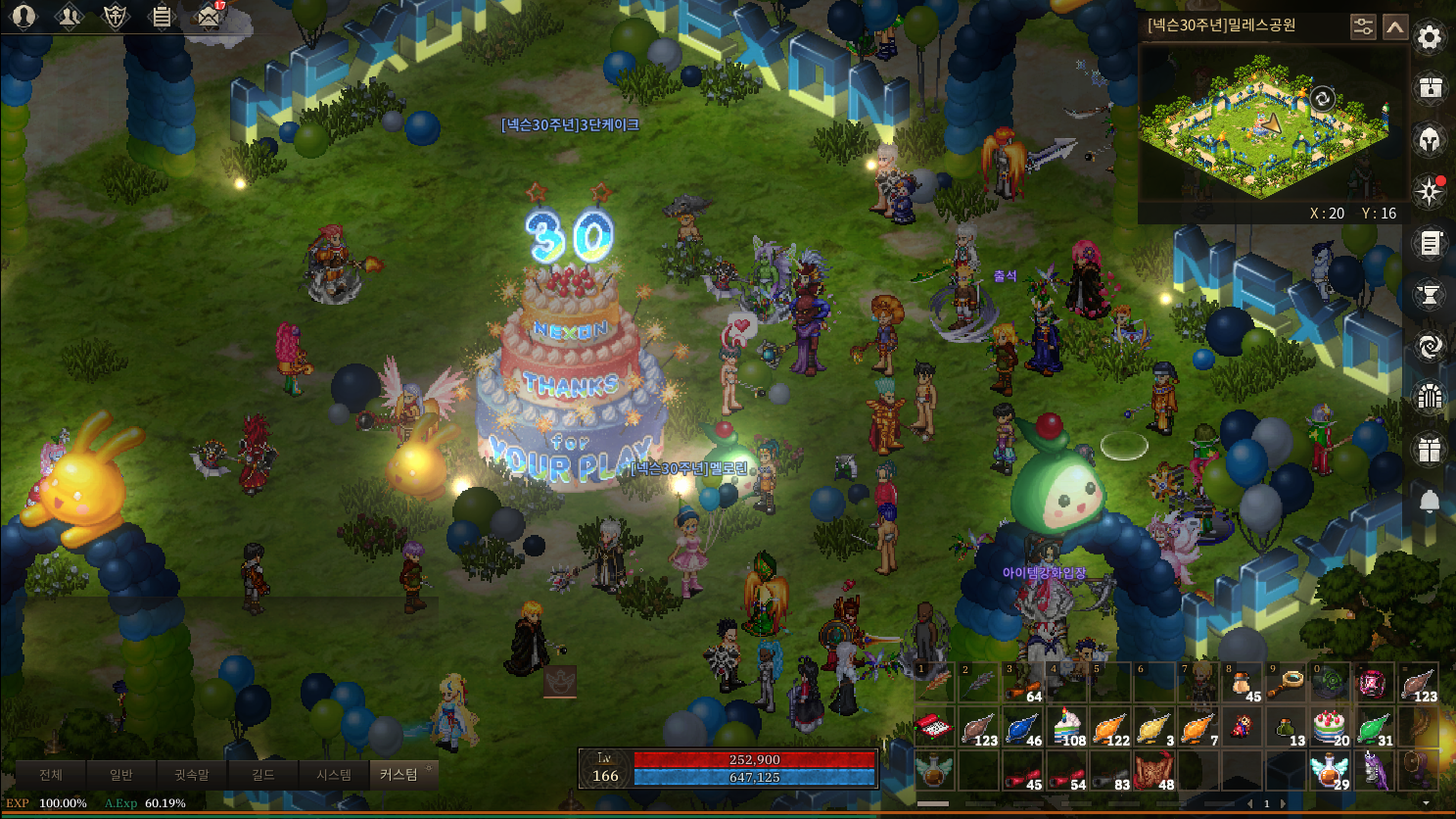Open the notification bell icon
Image resolution: width=1456 pixels, height=819 pixels.
pos(1430,502)
